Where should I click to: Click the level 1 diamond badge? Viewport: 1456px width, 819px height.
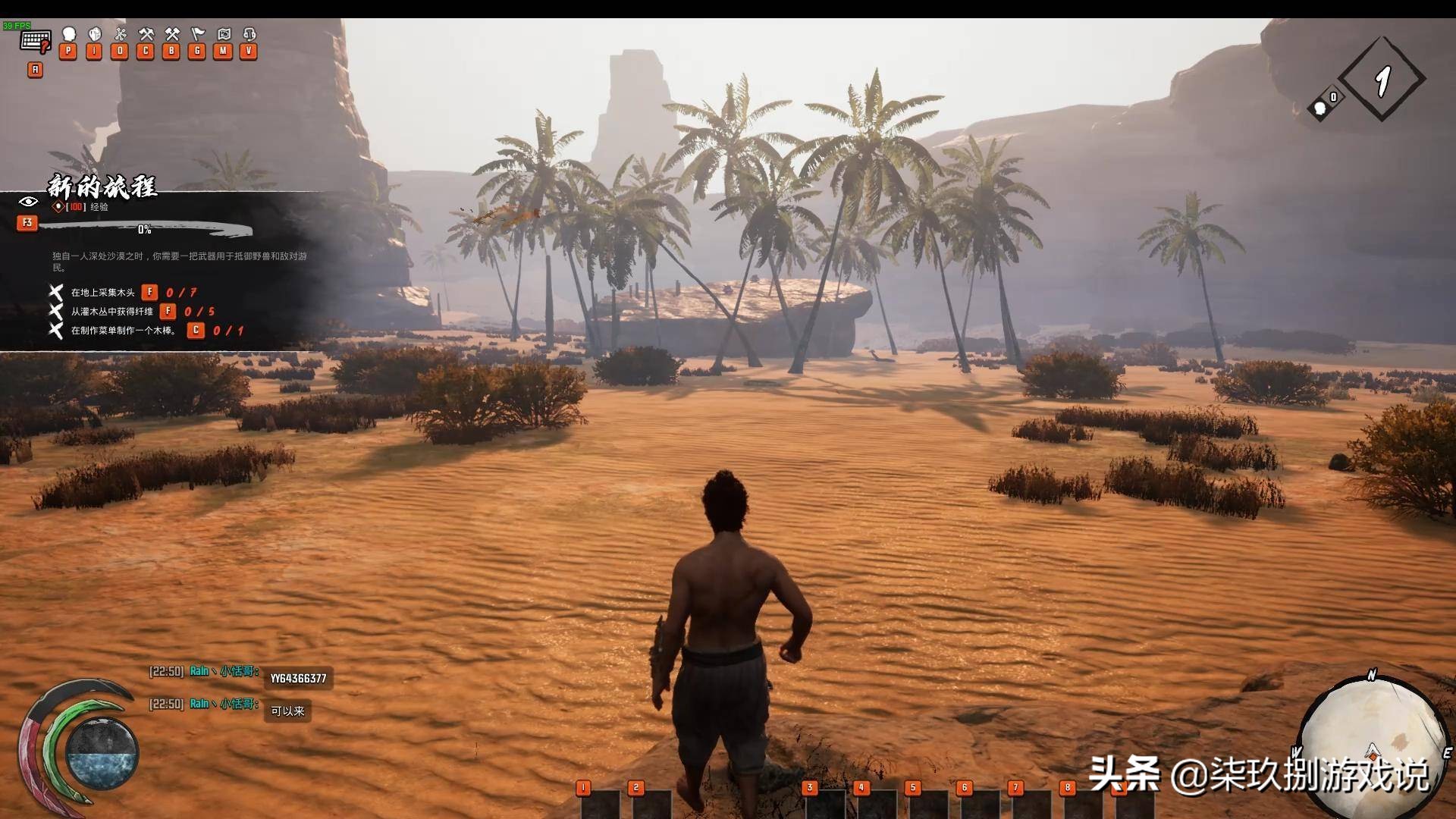tap(1382, 79)
